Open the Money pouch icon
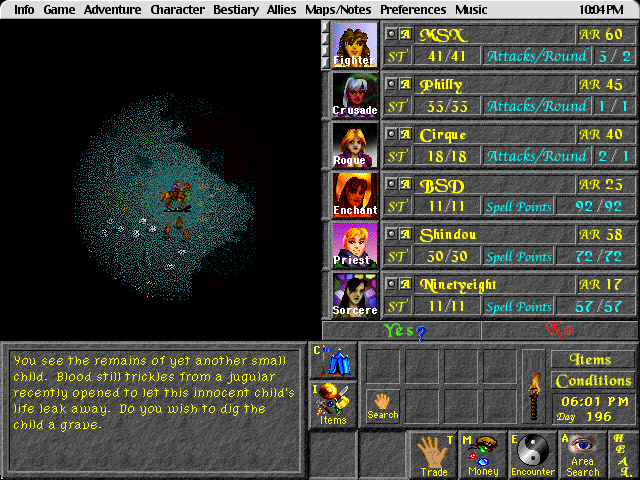The image size is (640, 480). pos(483,456)
